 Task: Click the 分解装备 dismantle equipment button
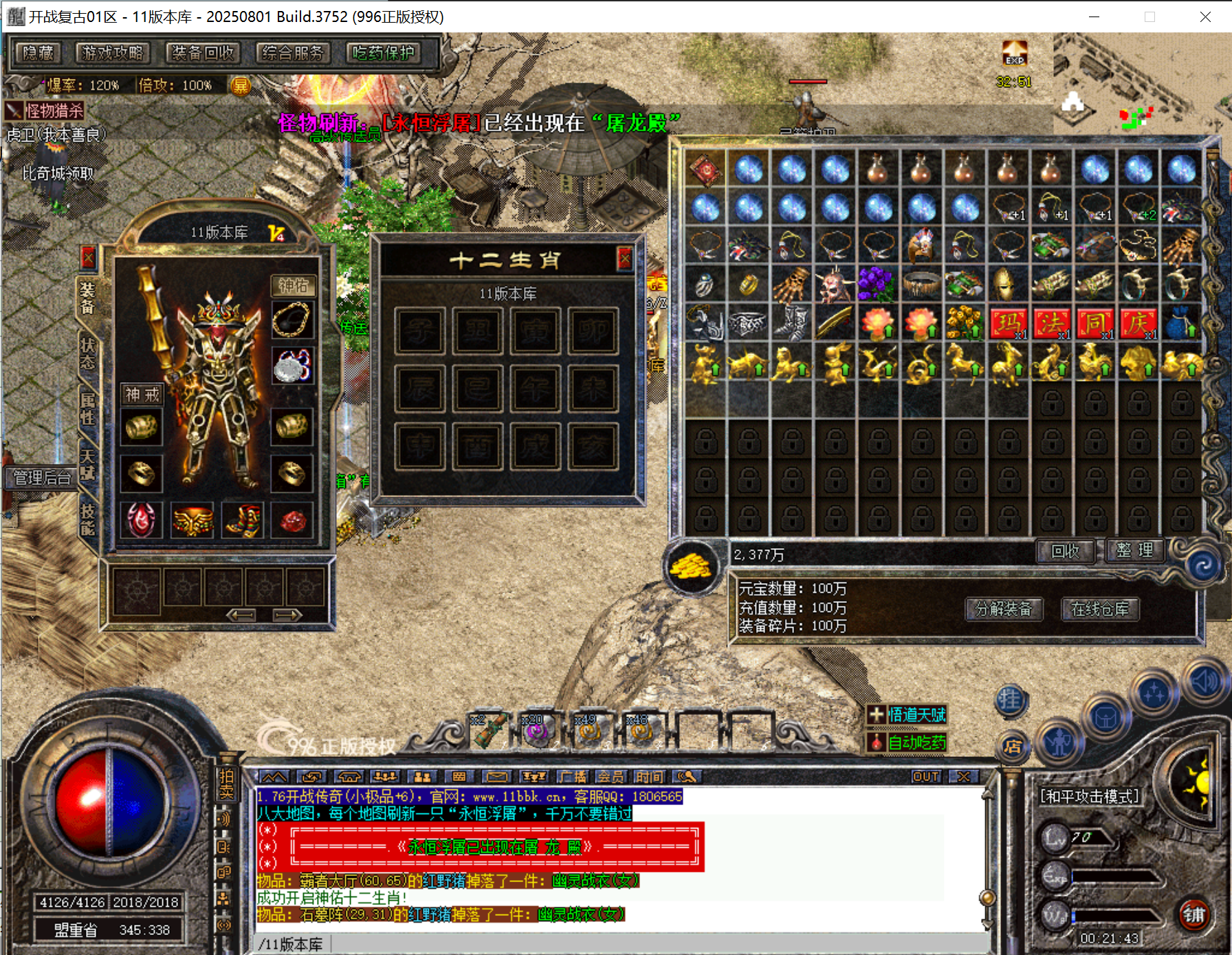[x=1004, y=609]
